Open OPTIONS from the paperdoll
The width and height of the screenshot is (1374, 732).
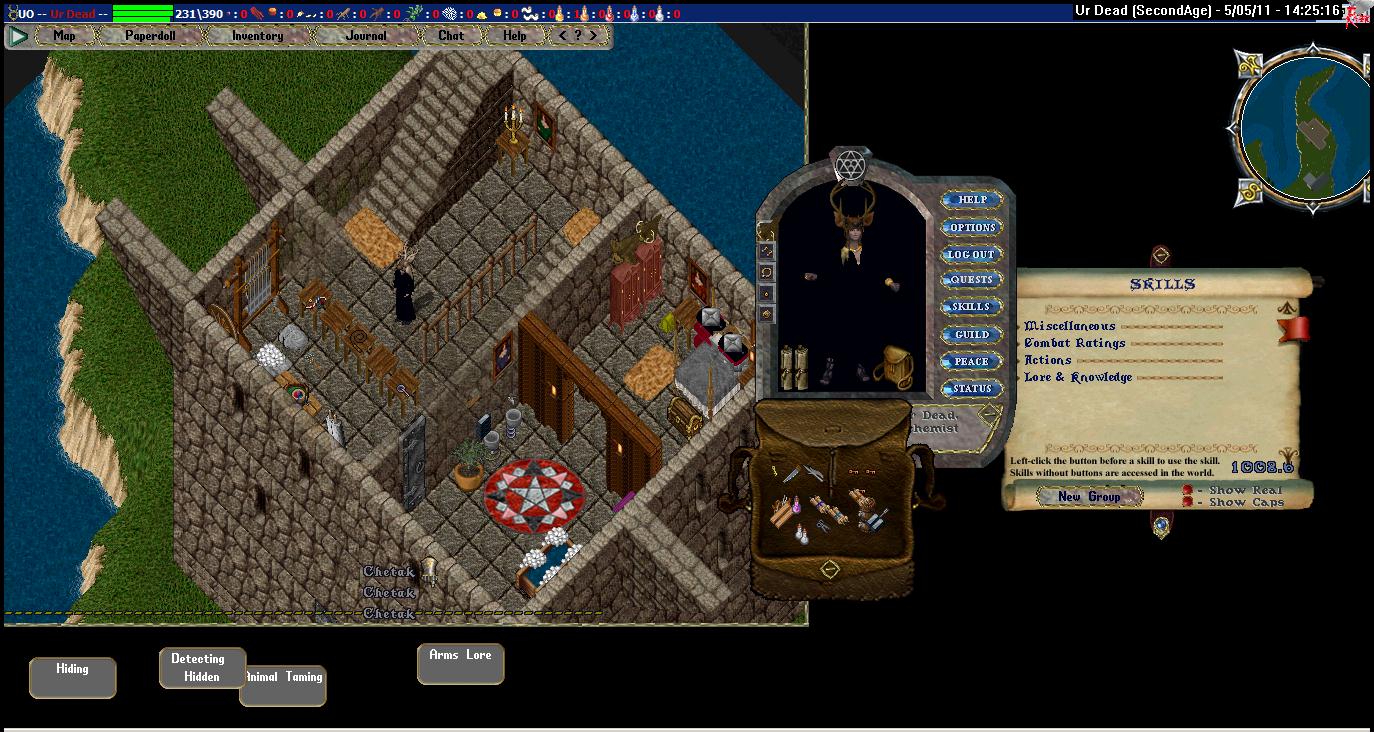pyautogui.click(x=972, y=228)
